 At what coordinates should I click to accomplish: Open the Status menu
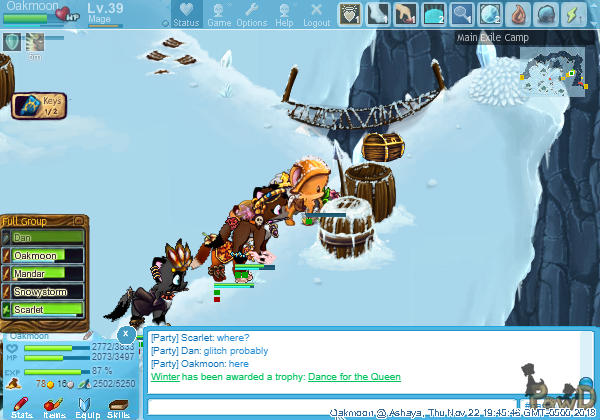[185, 15]
